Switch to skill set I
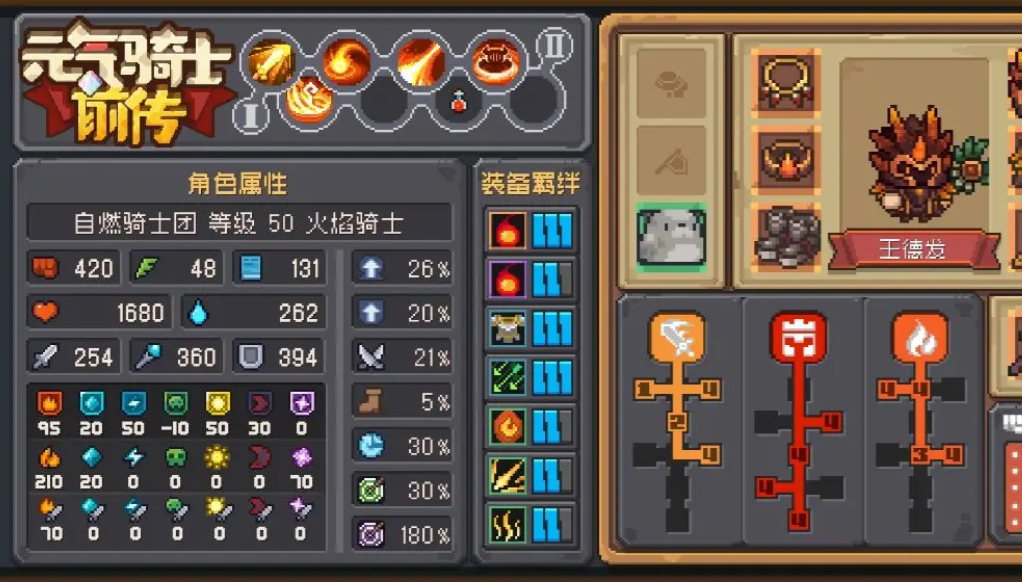Image resolution: width=1022 pixels, height=582 pixels. coord(250,117)
